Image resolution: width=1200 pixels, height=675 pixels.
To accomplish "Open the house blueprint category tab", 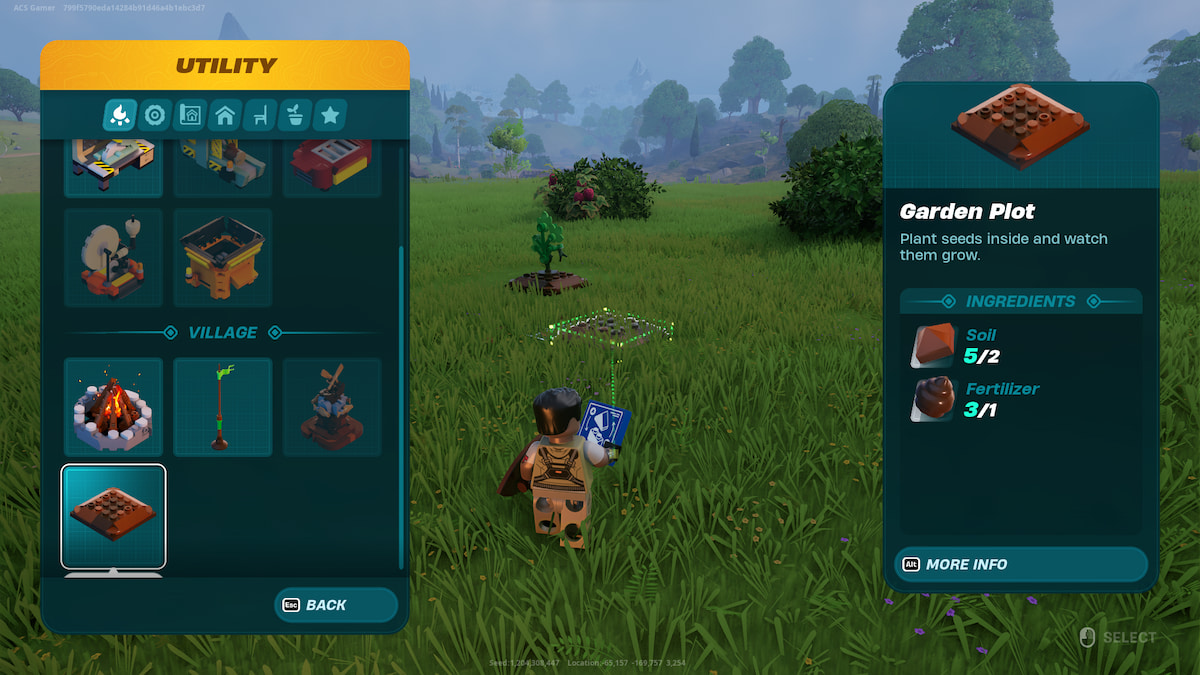I will [190, 116].
